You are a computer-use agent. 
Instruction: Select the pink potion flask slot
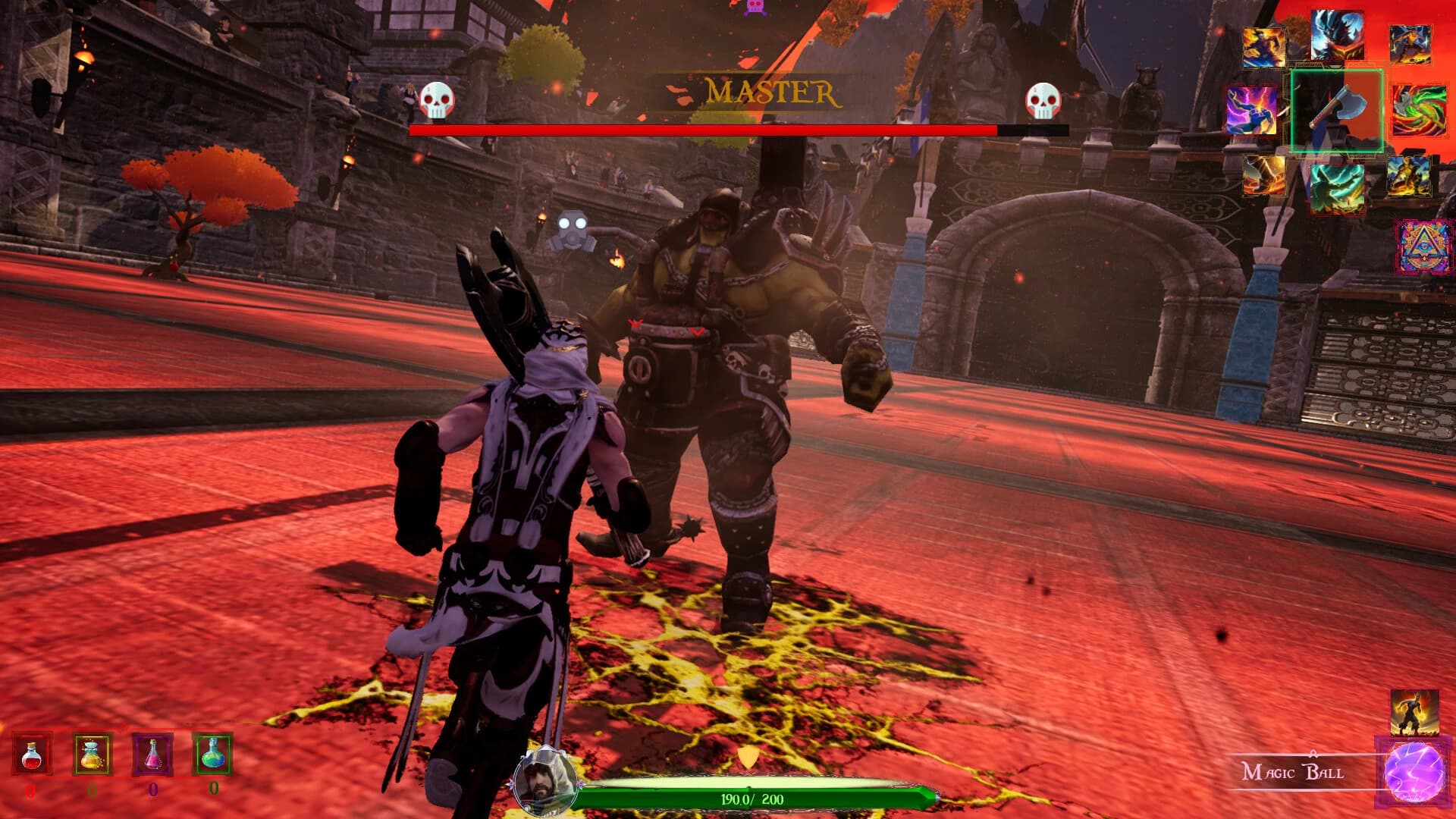coord(152,754)
